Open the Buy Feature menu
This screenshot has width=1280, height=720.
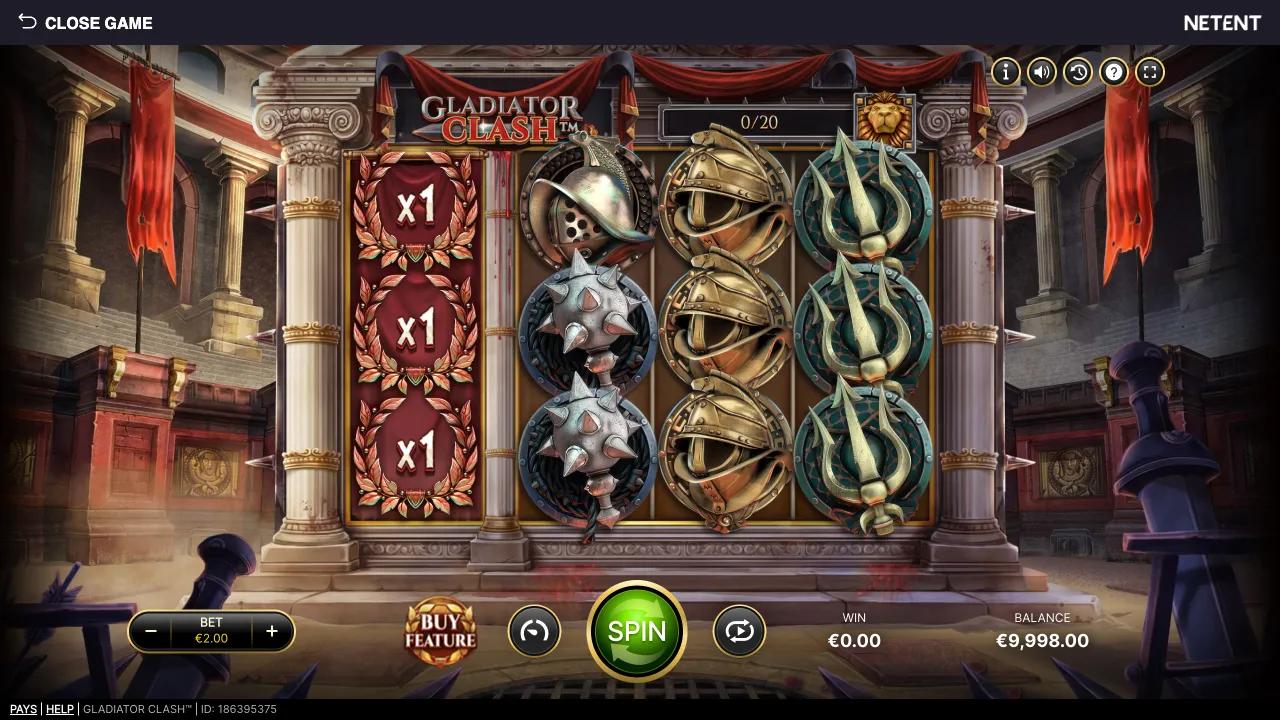(440, 631)
